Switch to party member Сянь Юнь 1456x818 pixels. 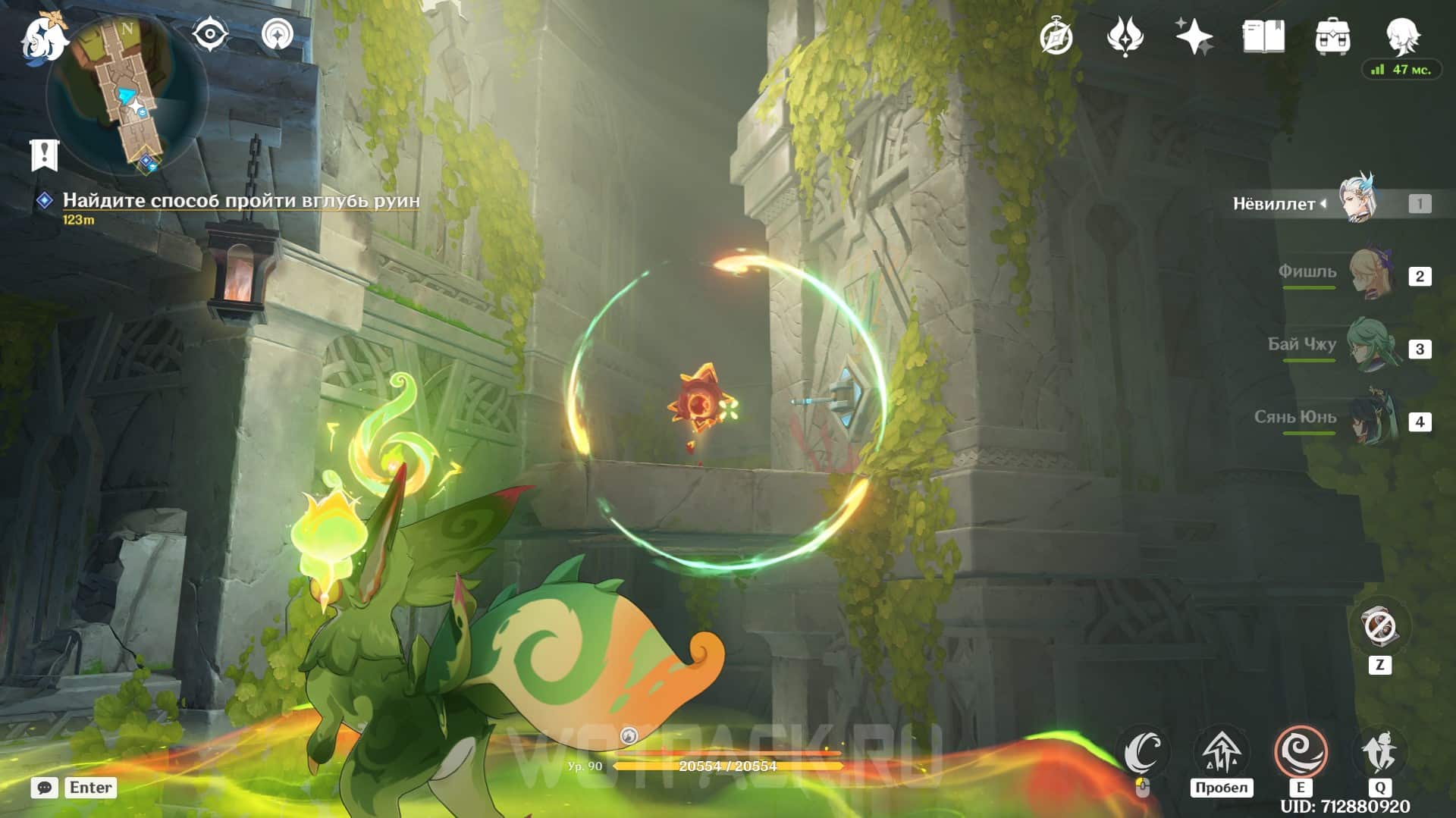point(1371,420)
